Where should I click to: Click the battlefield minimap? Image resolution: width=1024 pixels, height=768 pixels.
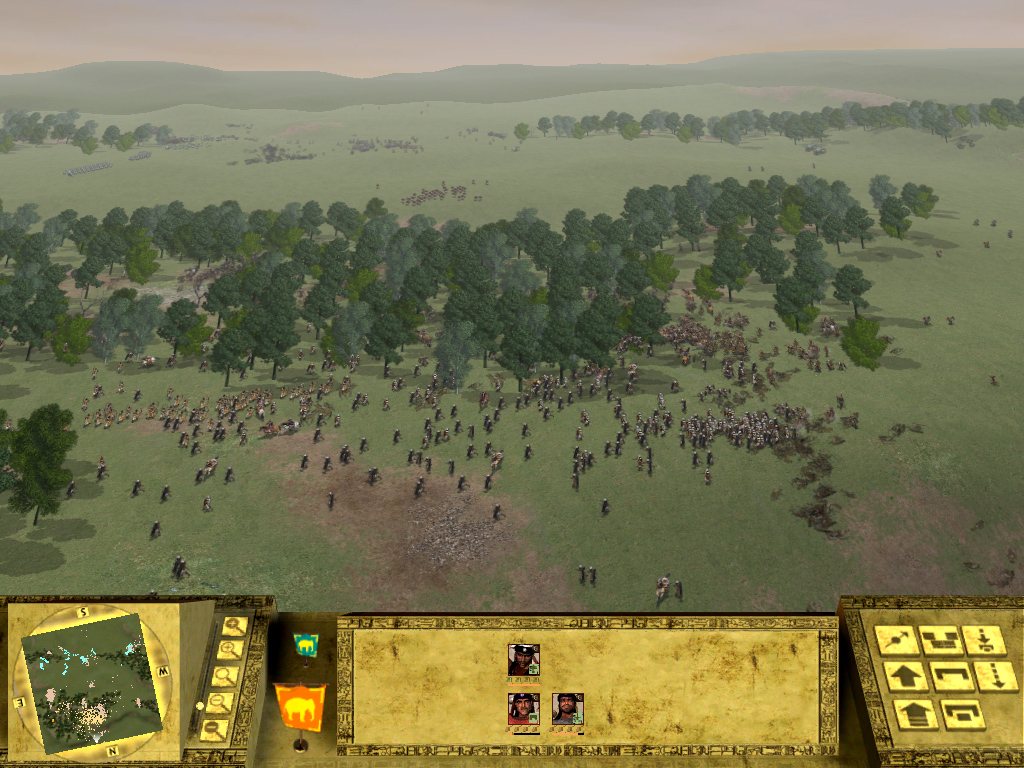(x=93, y=681)
